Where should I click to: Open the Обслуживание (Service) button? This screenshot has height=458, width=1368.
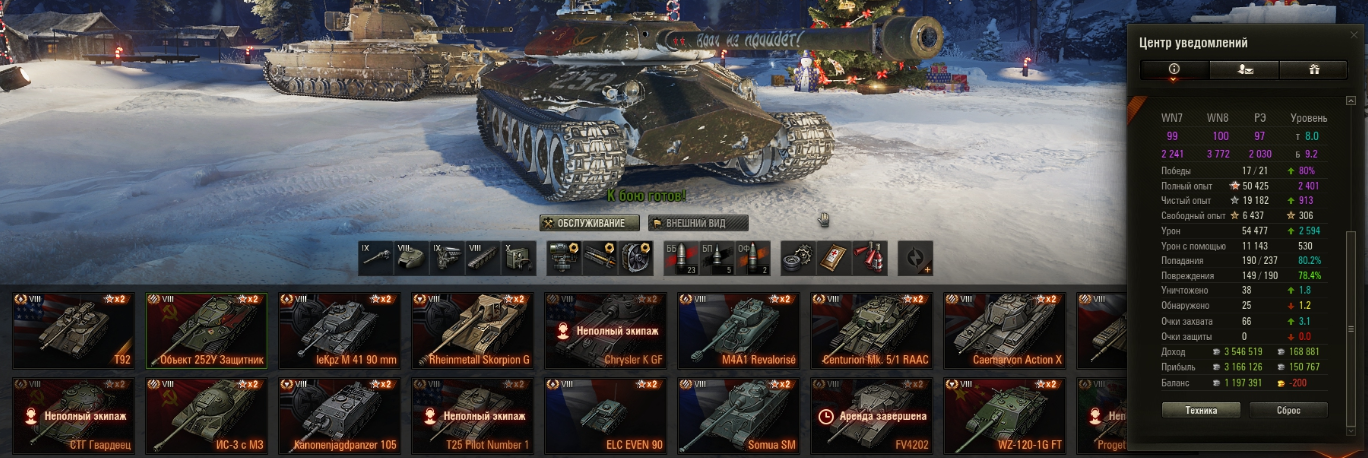[589, 223]
